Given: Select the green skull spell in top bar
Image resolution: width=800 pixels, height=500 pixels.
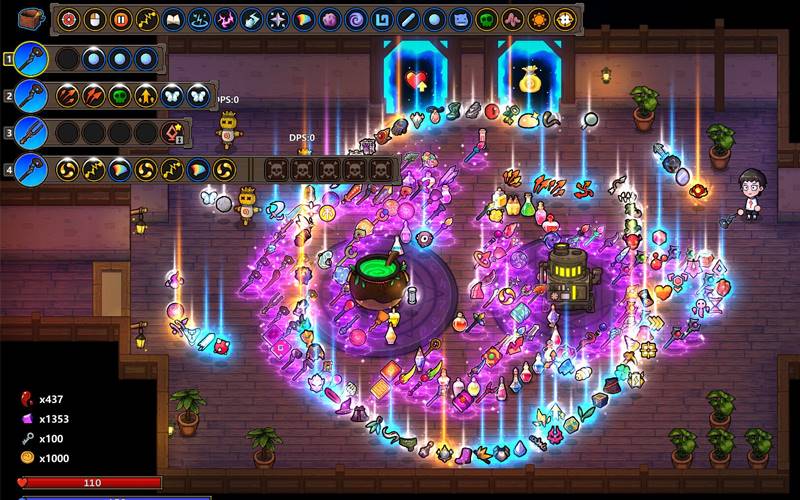Looking at the screenshot, I should [x=486, y=19].
